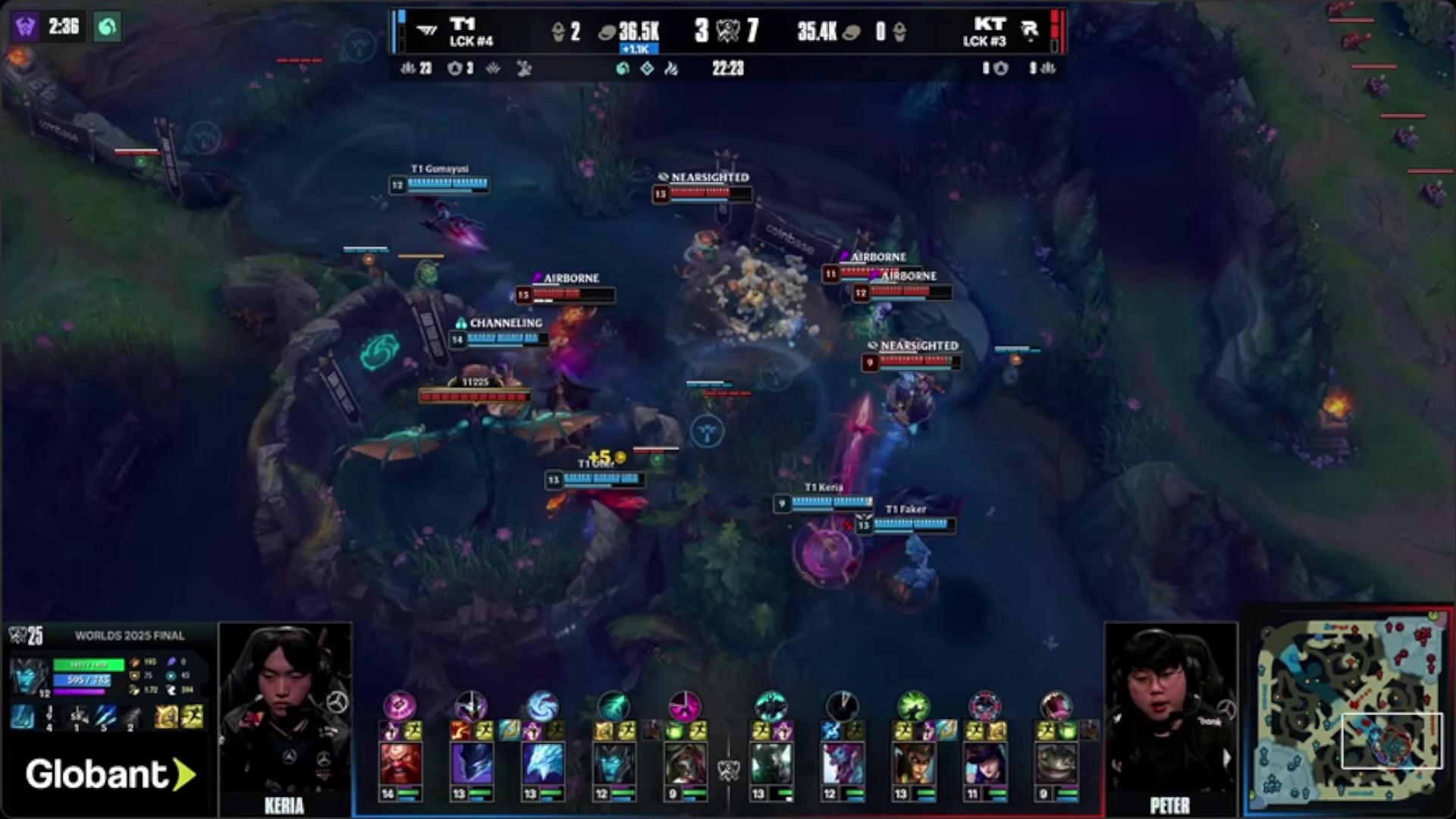This screenshot has width=1456, height=819.
Task: Choose Kalista's portrait in the bottom team bar
Action: [x=613, y=763]
